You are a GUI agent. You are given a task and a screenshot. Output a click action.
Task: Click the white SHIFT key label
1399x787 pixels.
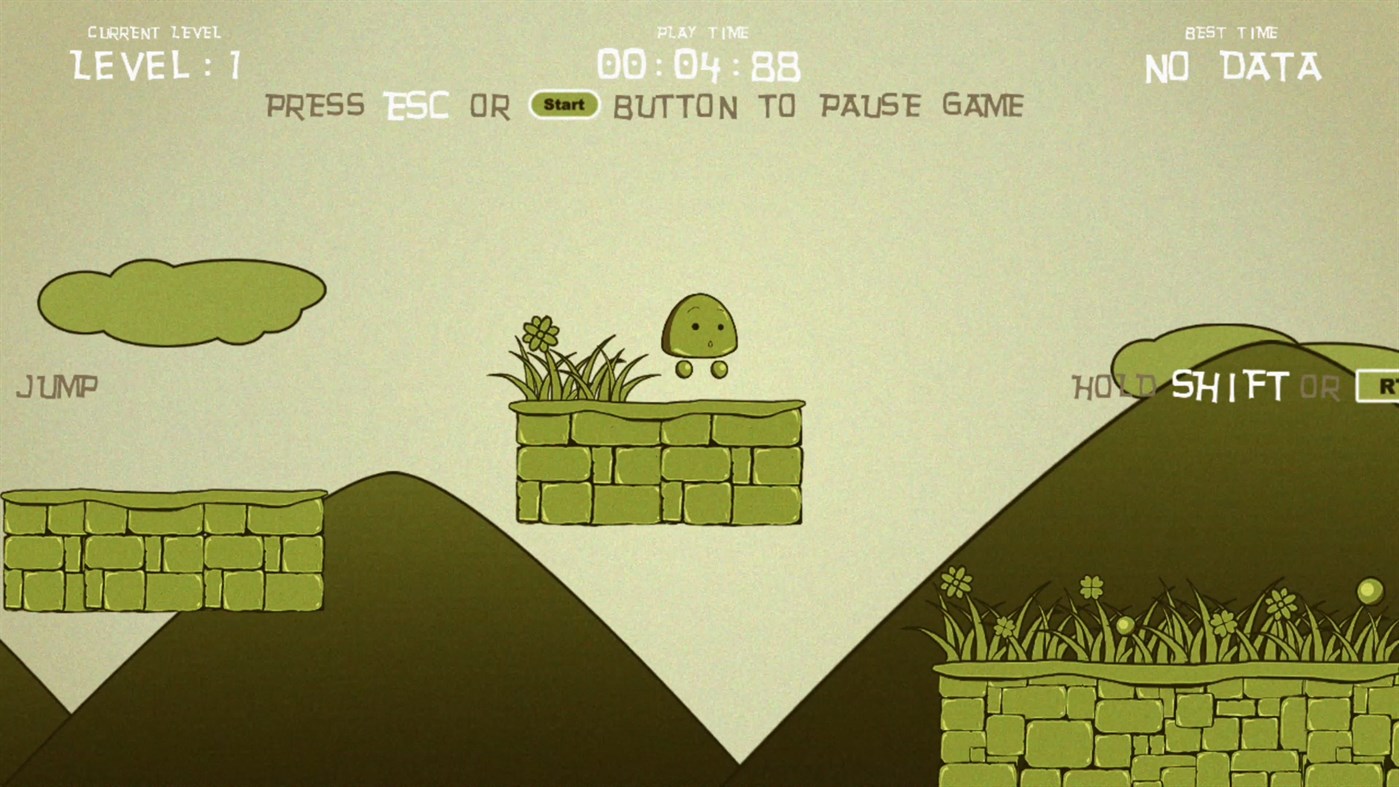click(x=1232, y=387)
